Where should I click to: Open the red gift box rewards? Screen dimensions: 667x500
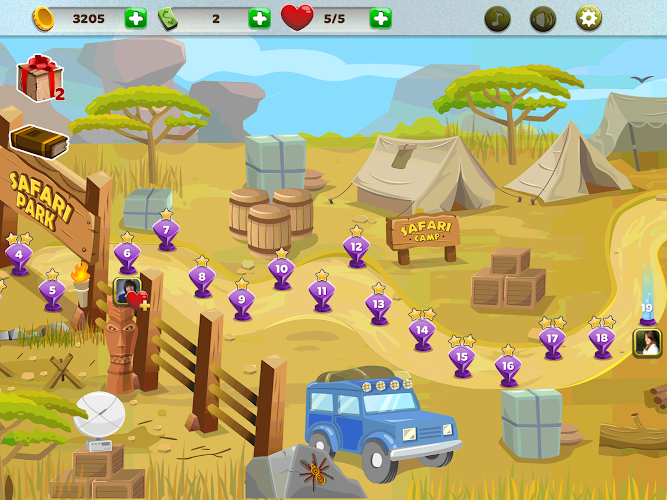click(38, 79)
